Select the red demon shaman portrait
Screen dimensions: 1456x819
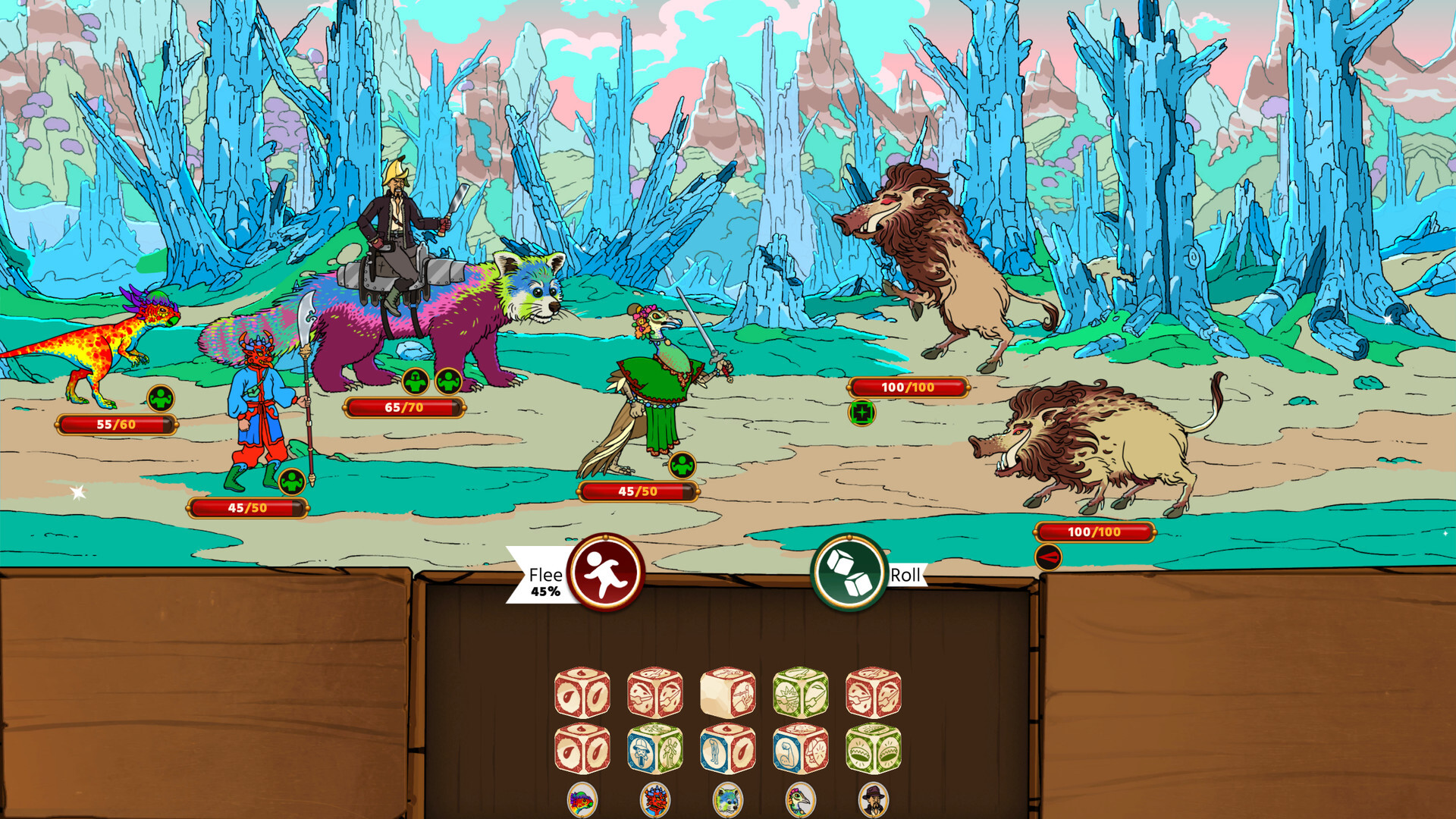point(655,800)
